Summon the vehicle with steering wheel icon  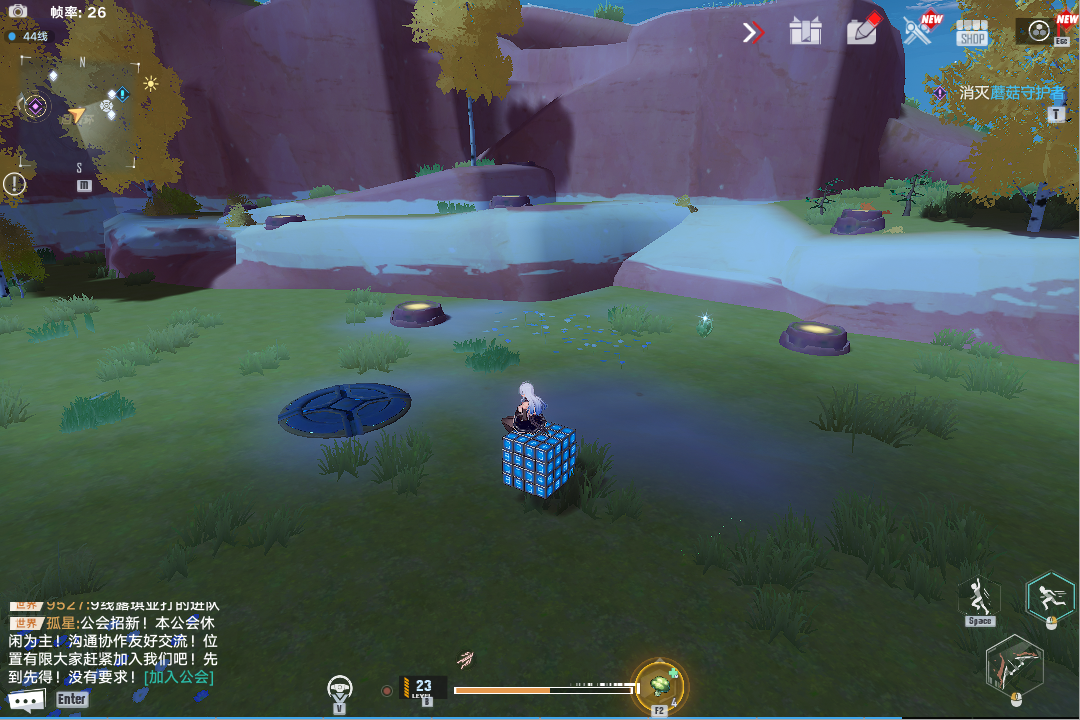(340, 688)
